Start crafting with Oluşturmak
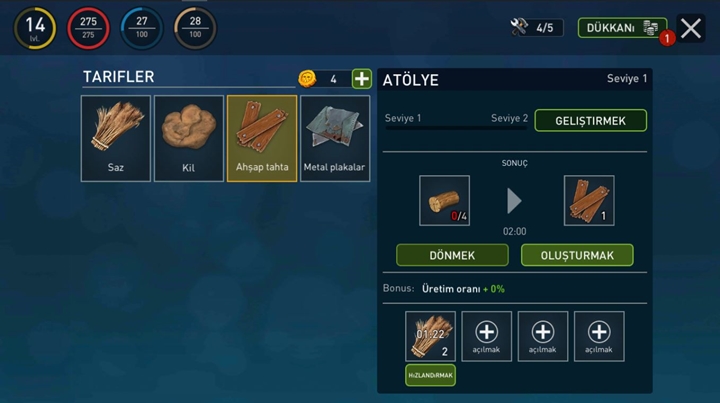 (x=577, y=255)
